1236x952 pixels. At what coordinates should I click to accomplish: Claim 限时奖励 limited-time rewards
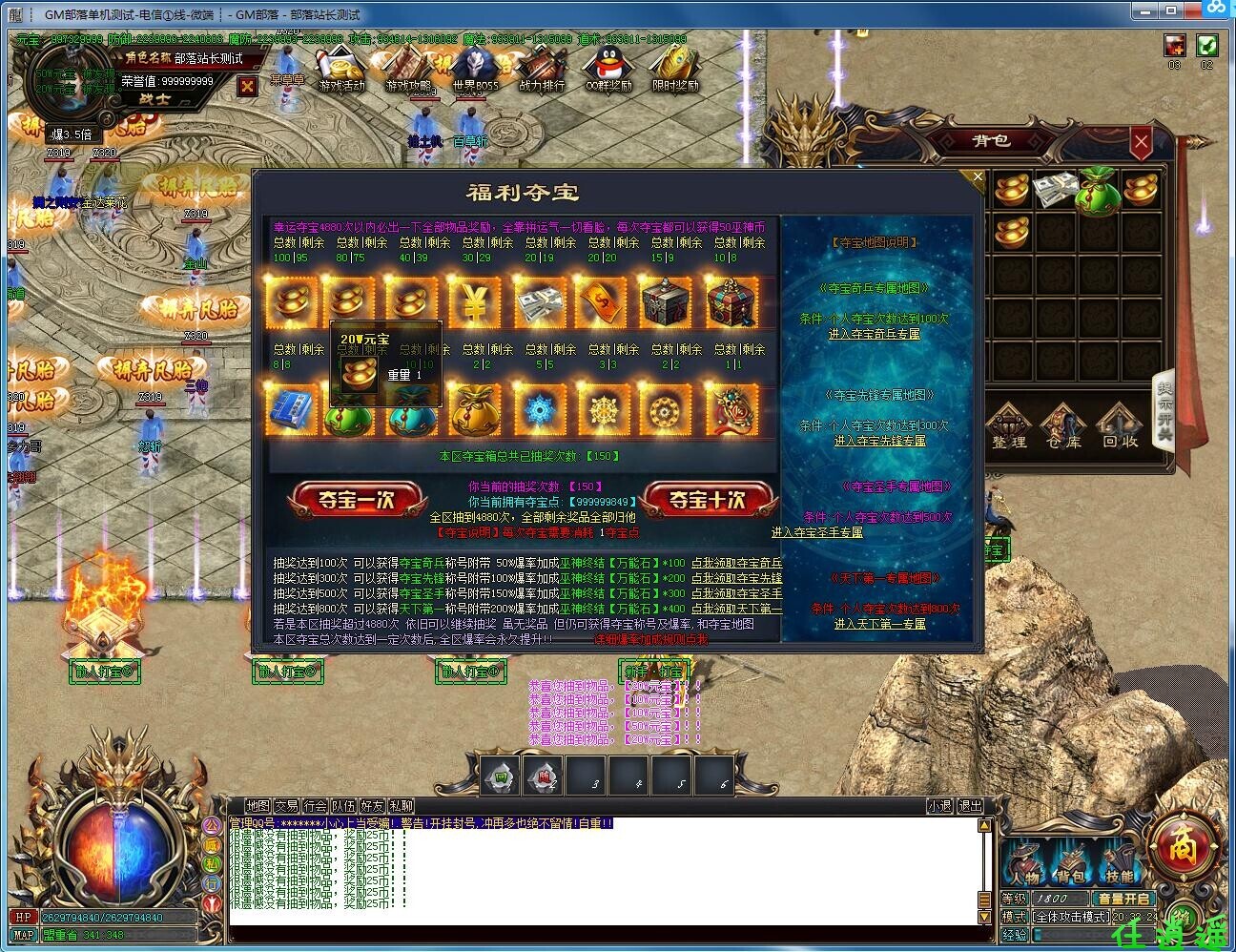[x=673, y=69]
